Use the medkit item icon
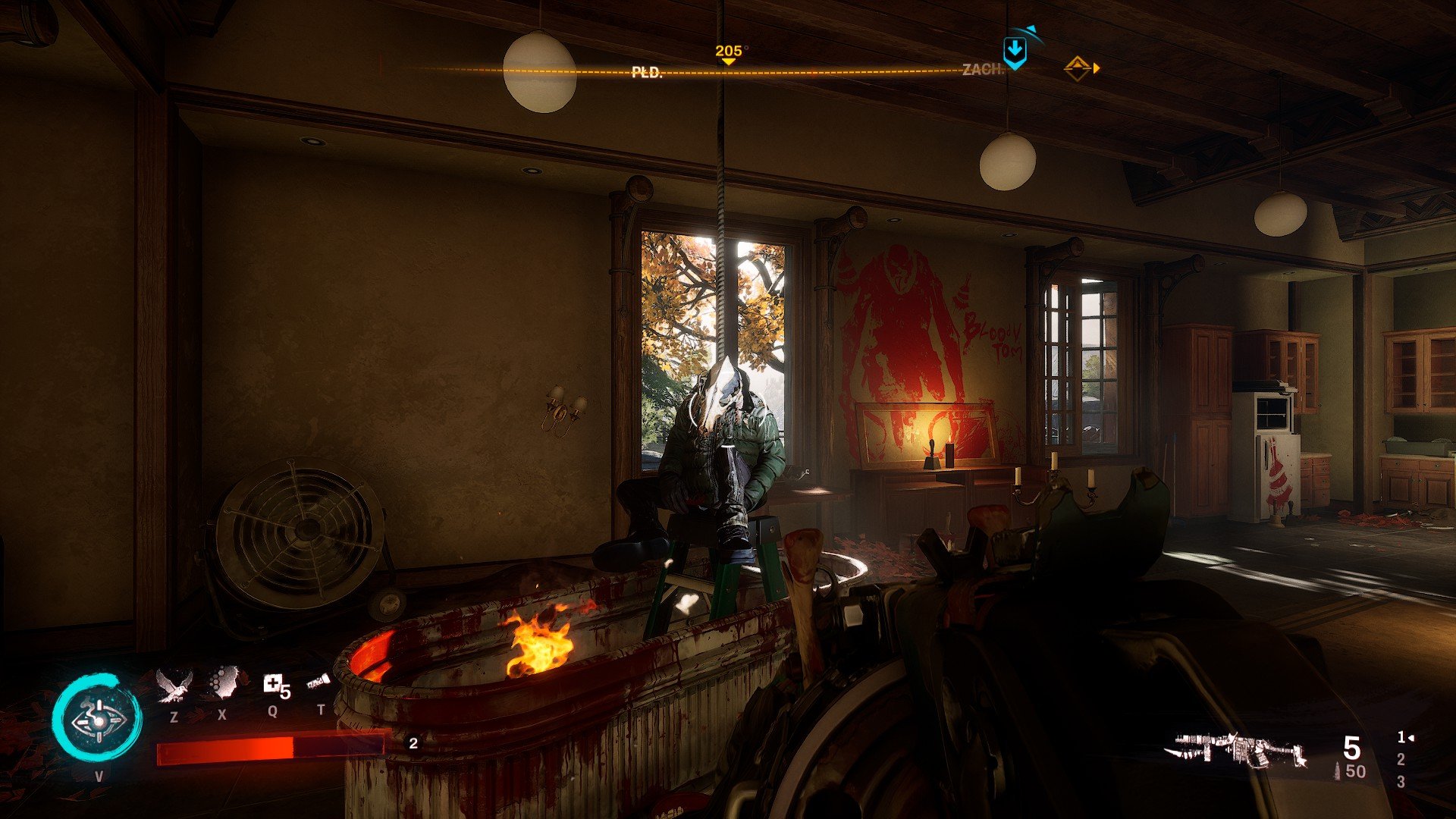Viewport: 1456px width, 819px height. pos(275,686)
